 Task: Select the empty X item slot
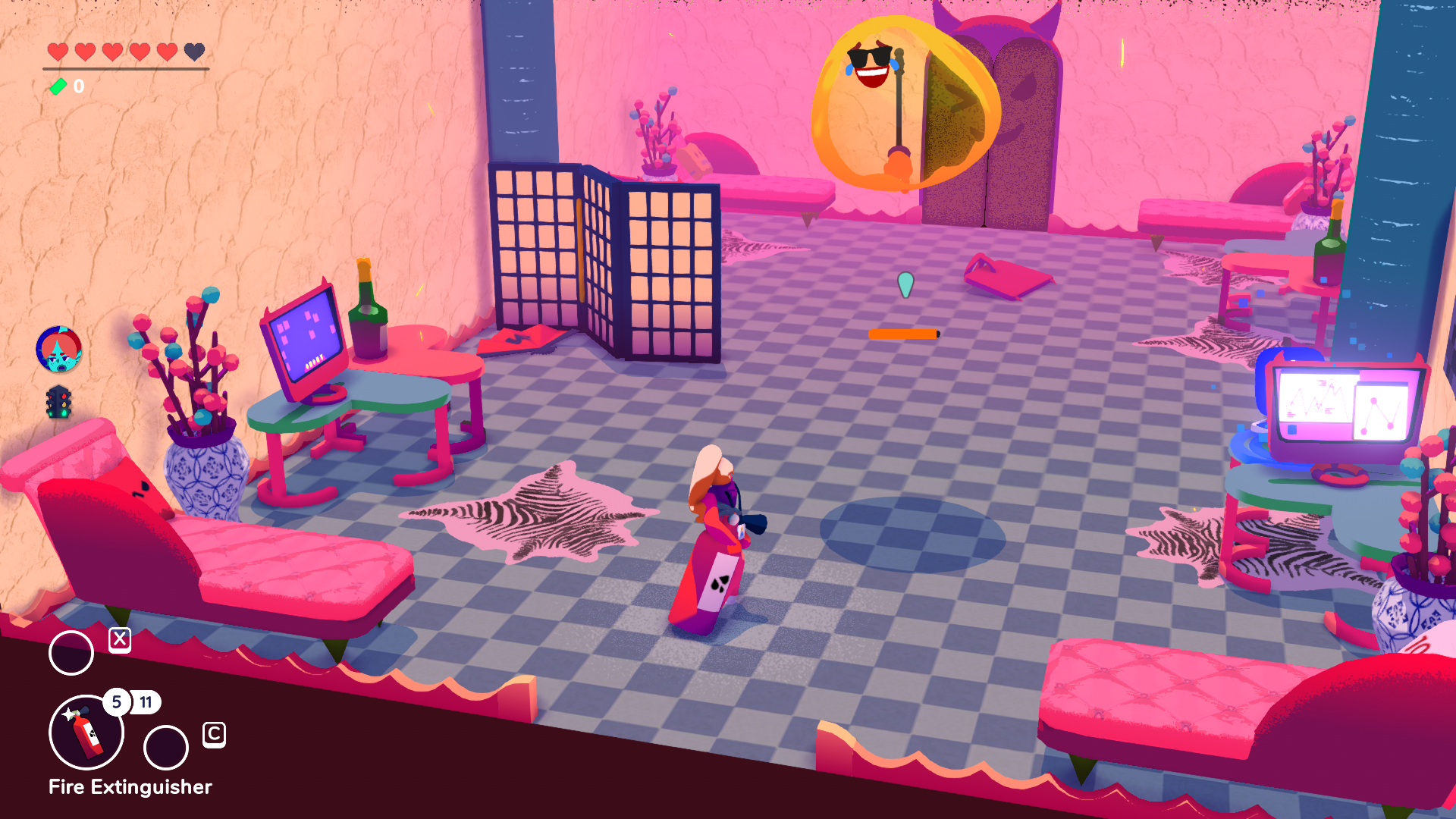click(x=71, y=650)
